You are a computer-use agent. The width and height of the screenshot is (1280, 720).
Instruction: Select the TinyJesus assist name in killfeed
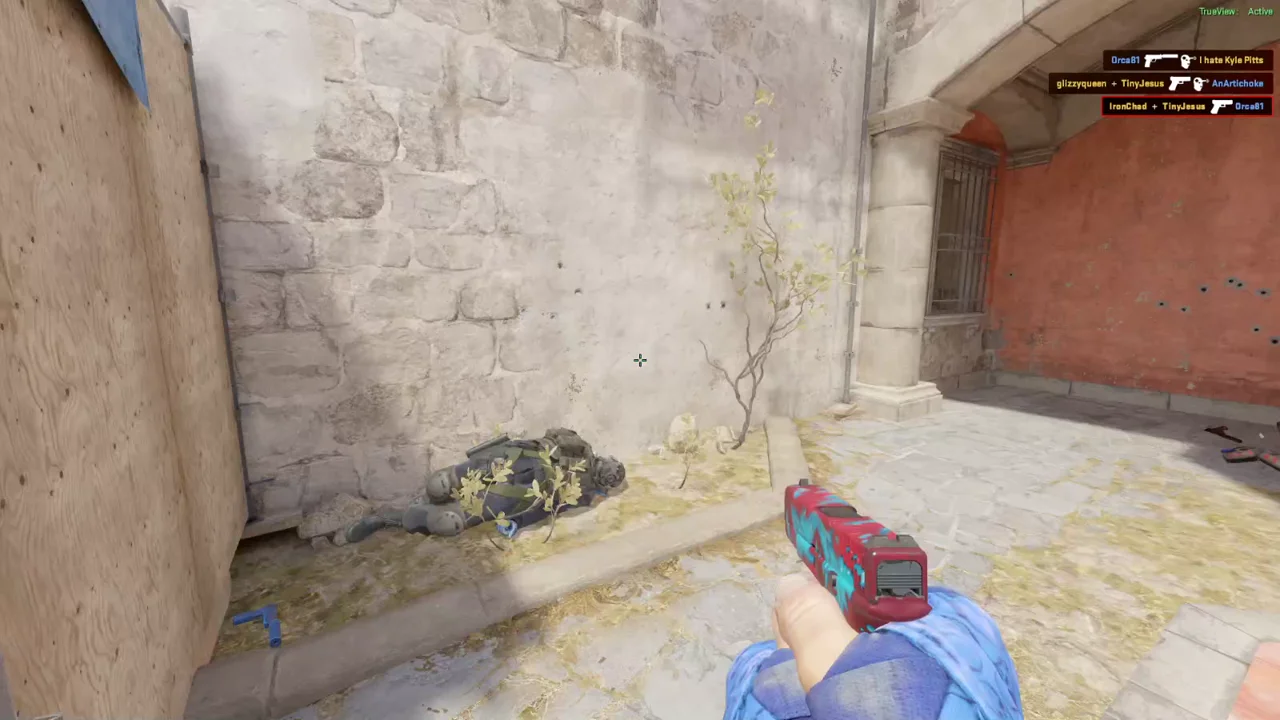coord(1143,84)
